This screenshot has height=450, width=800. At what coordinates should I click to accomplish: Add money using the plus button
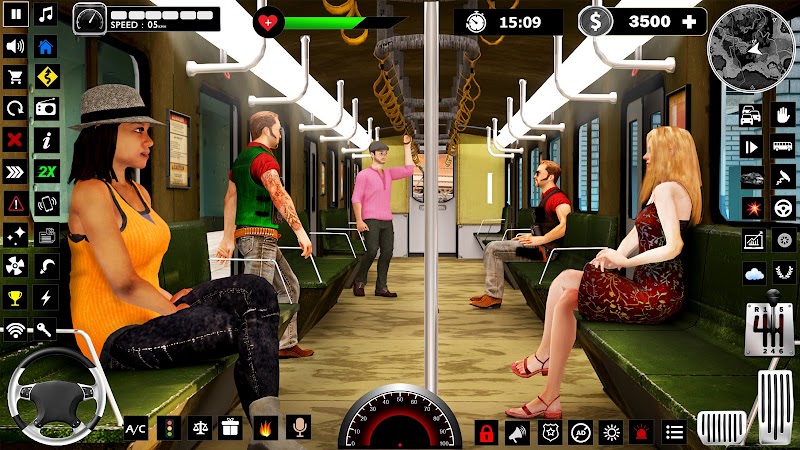(689, 21)
